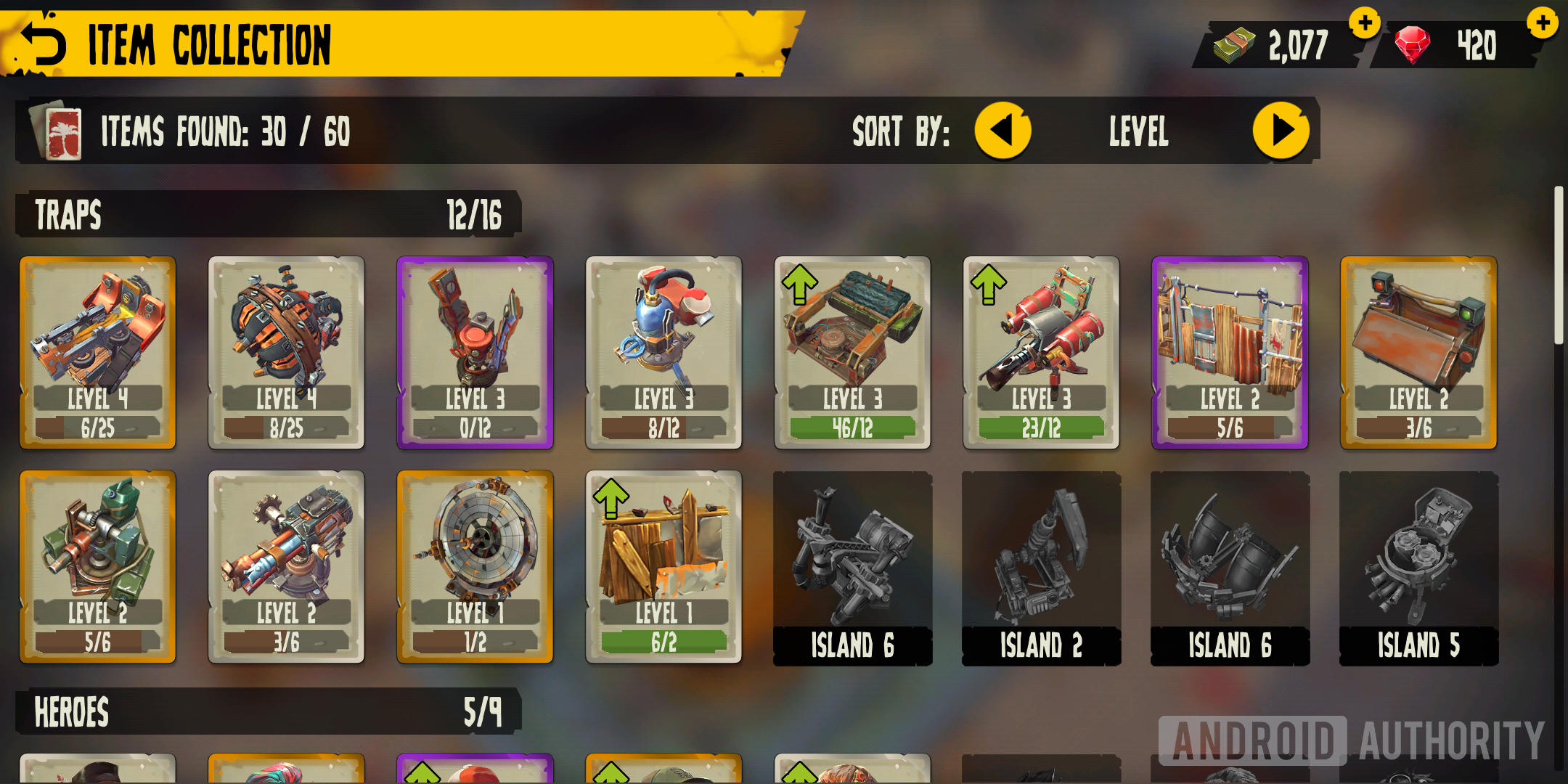
Task: Choose the green Level 2 turret trap card
Action: coord(98,566)
